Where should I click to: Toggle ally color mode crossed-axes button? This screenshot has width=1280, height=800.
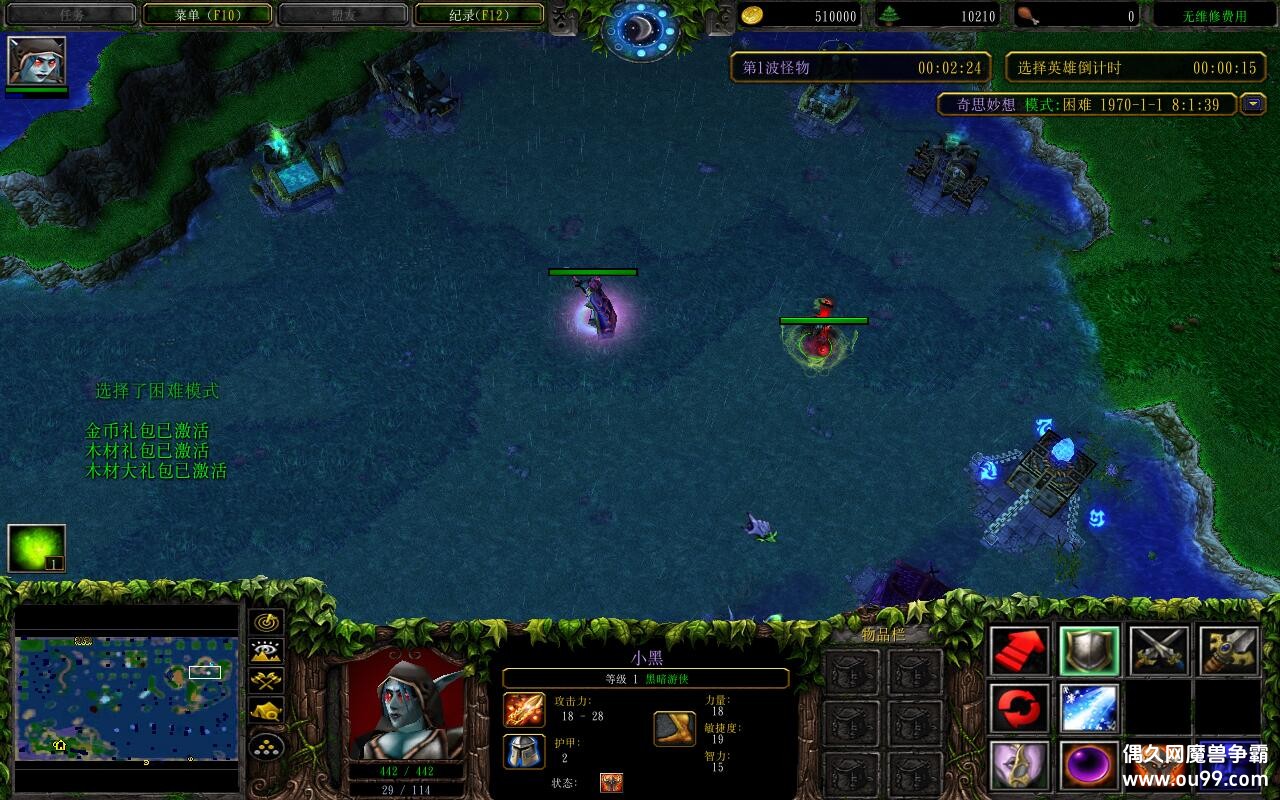click(x=267, y=681)
